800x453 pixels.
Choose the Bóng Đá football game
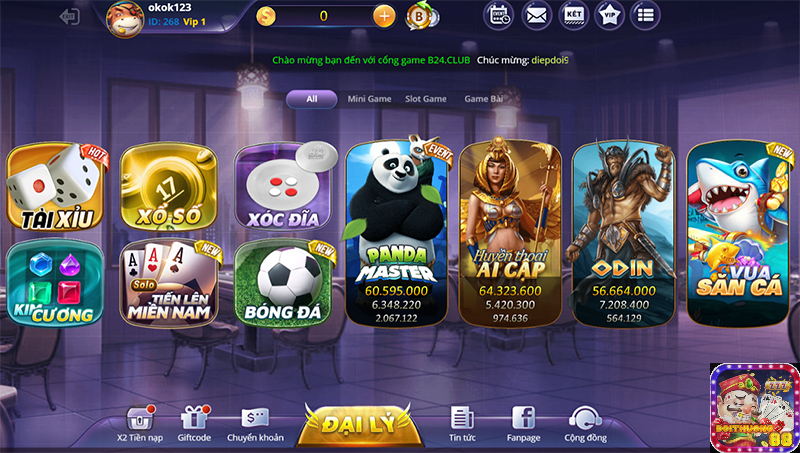tap(282, 284)
